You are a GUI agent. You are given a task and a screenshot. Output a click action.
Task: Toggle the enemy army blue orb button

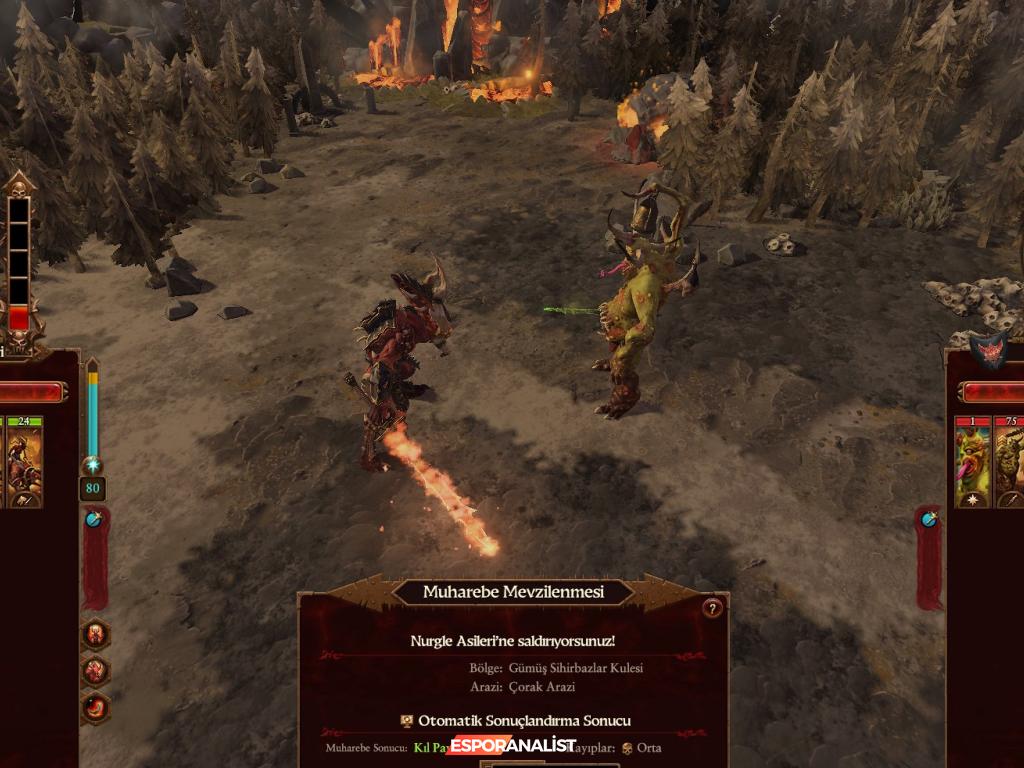coord(929,518)
